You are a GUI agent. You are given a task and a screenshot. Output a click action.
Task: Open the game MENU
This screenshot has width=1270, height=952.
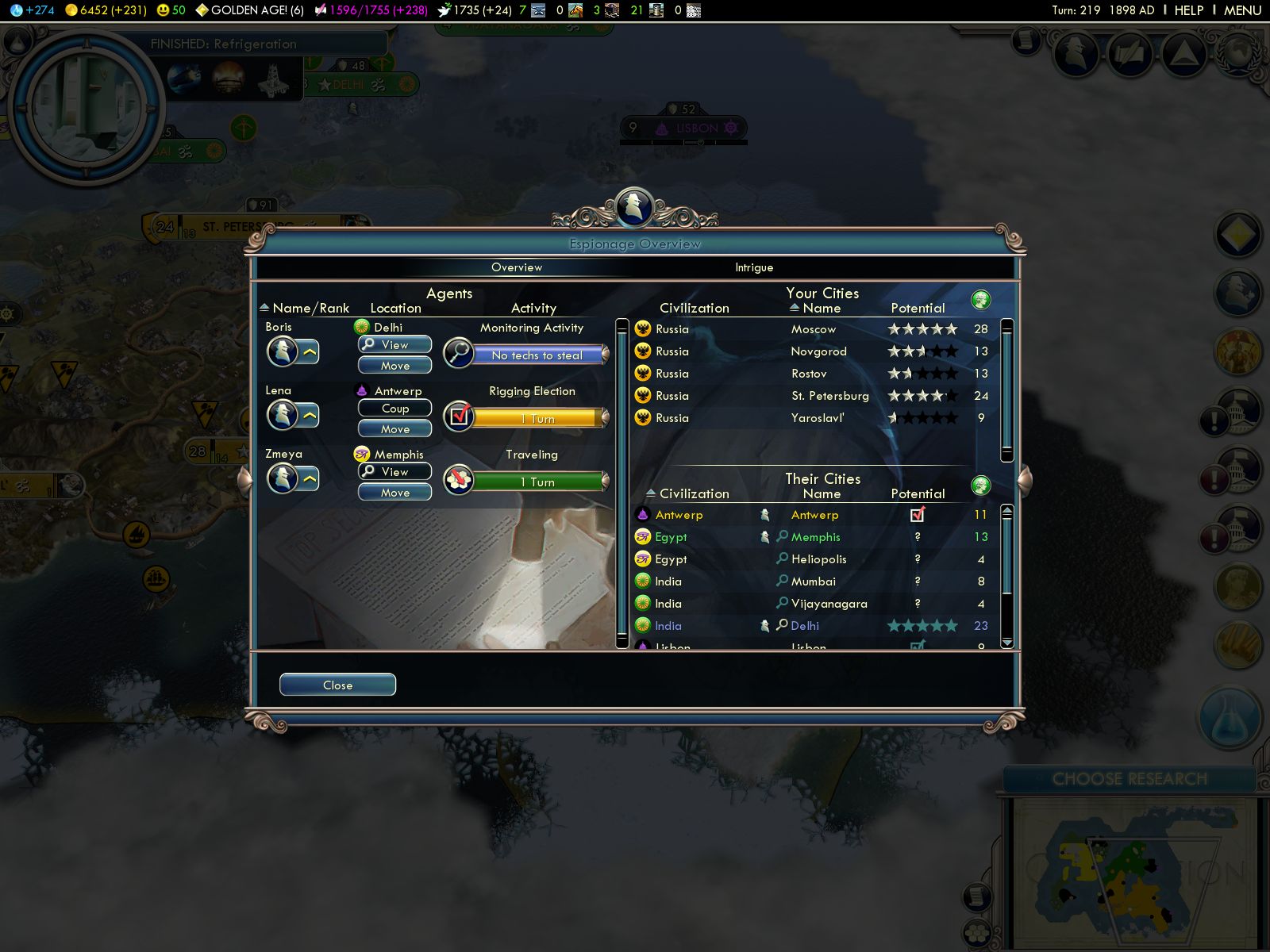[x=1242, y=10]
